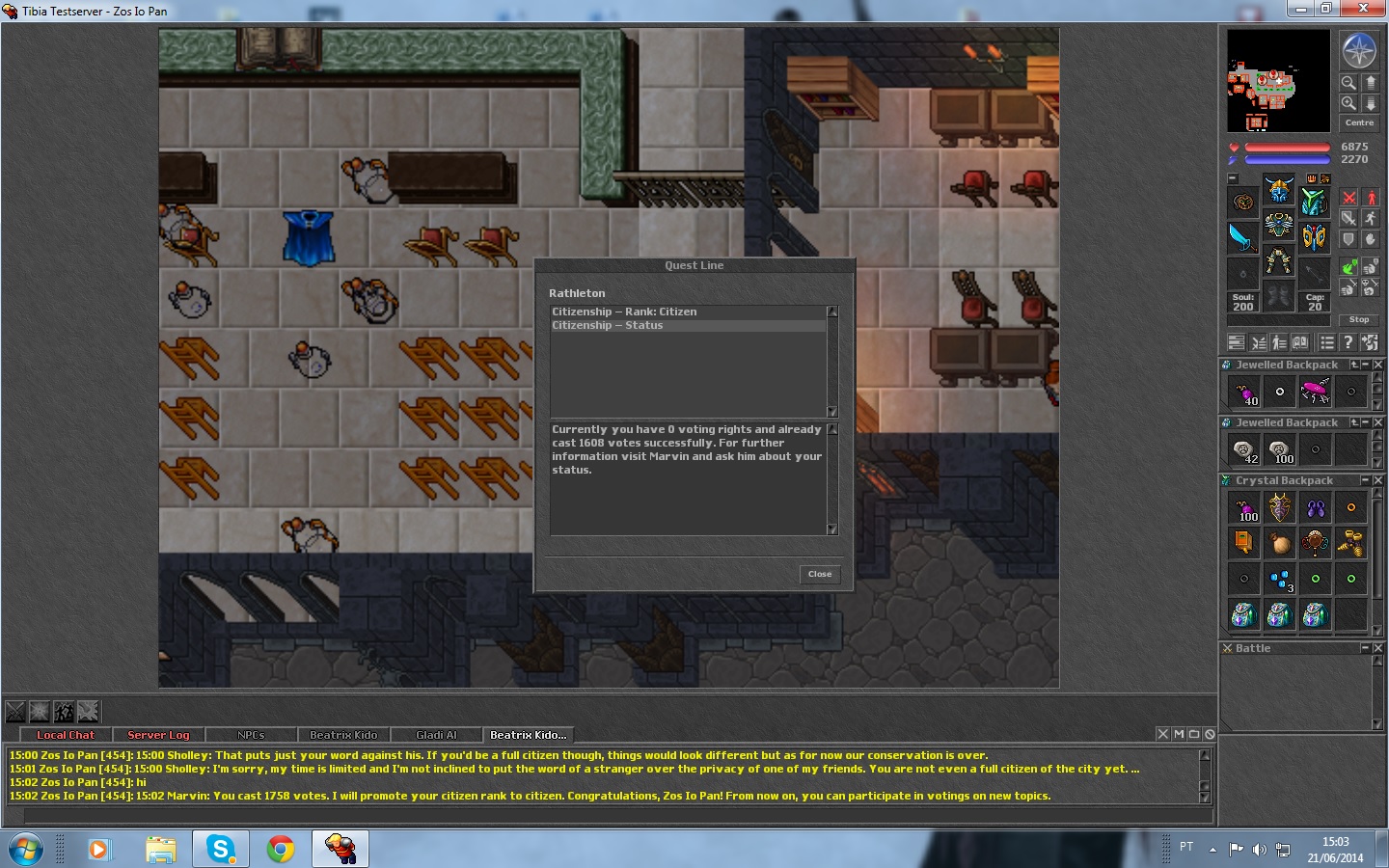Switch to the NPCs chat tab
This screenshot has width=1389, height=868.
251,735
